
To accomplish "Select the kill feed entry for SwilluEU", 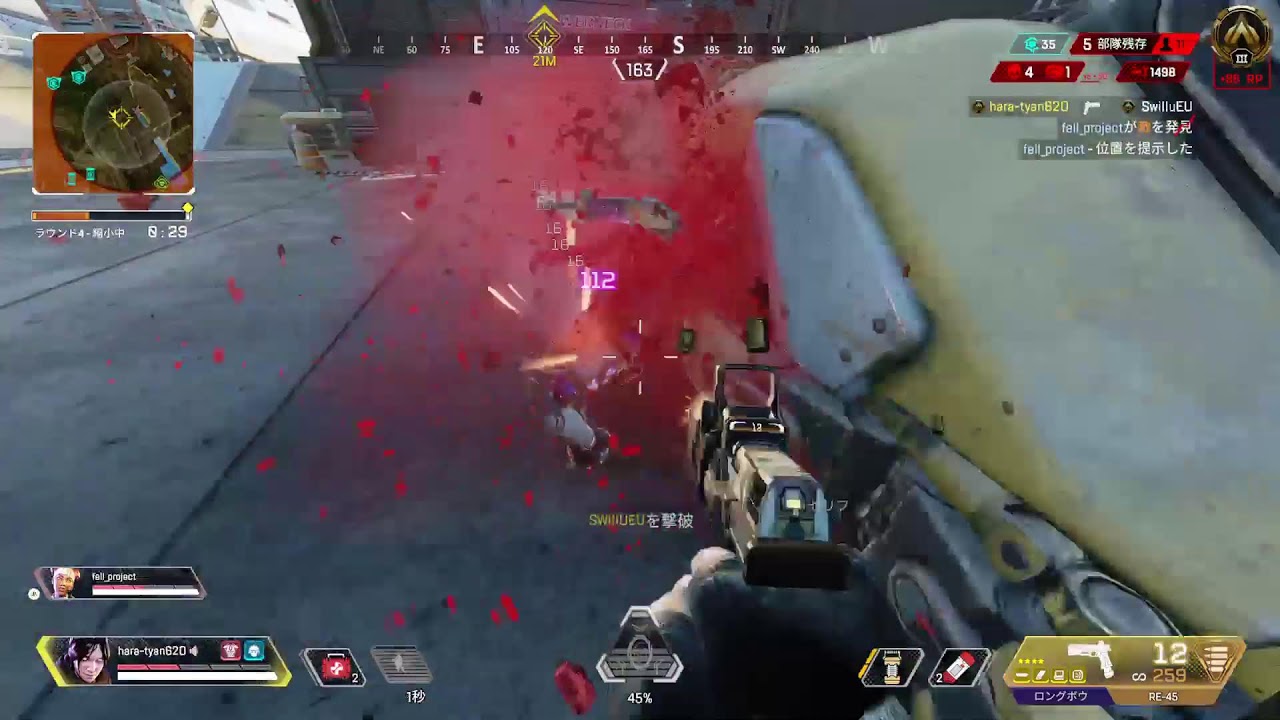I will tap(1082, 107).
